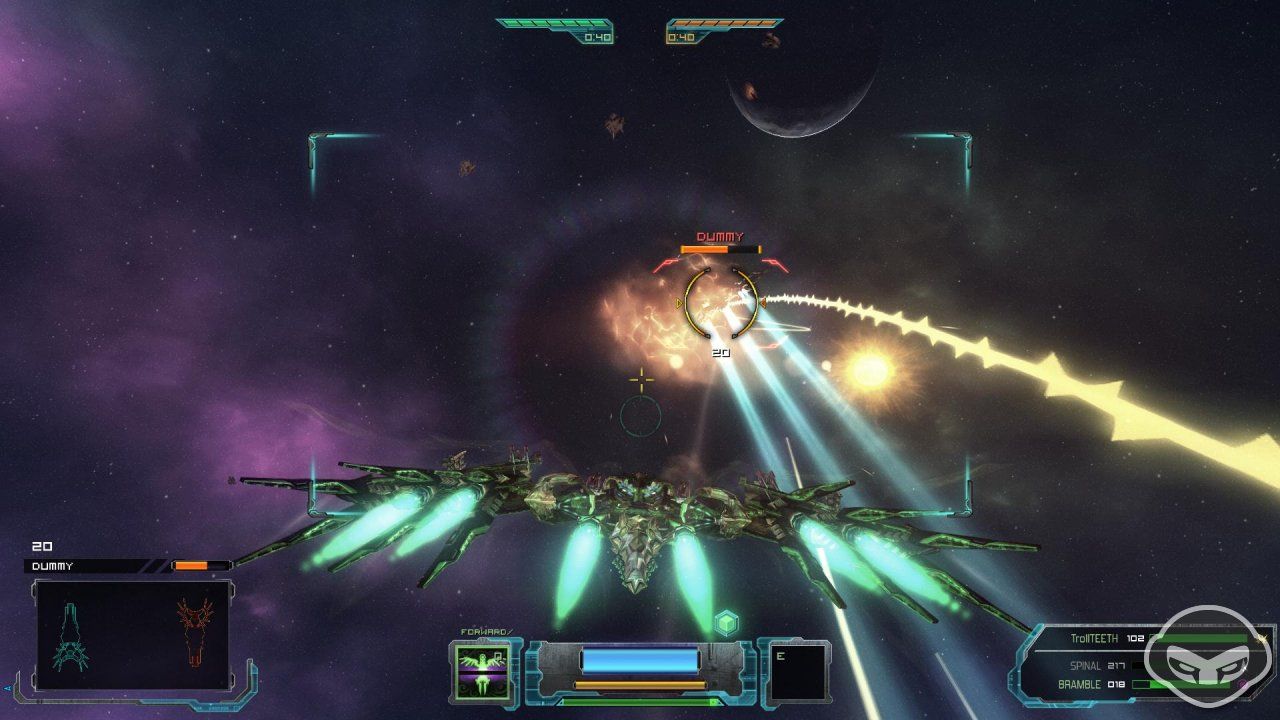This screenshot has width=1280, height=720.
Task: Select the DUMMY nameplate above the target
Action: [719, 237]
